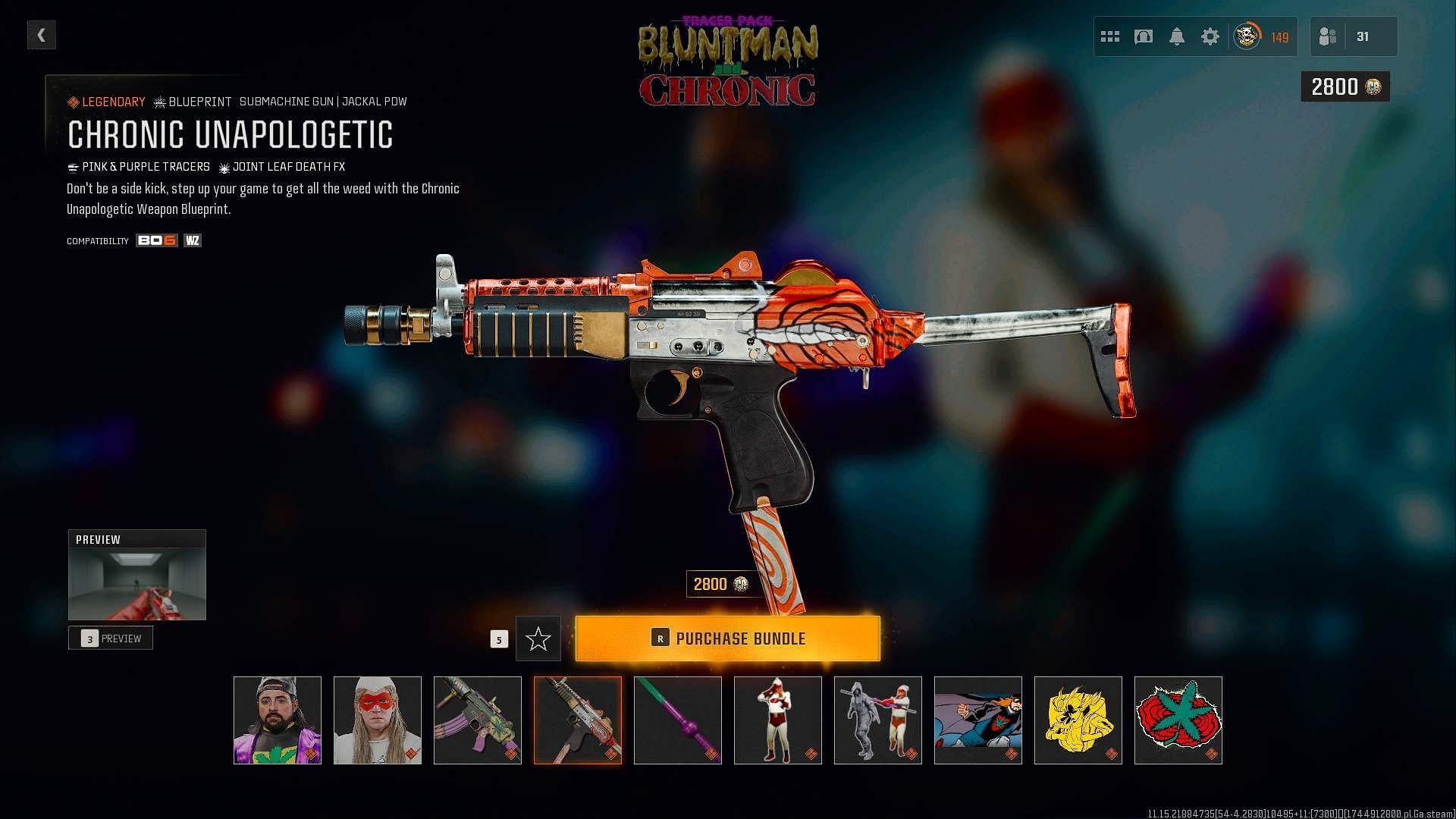
Task: Open the grid menu icon
Action: (1109, 36)
